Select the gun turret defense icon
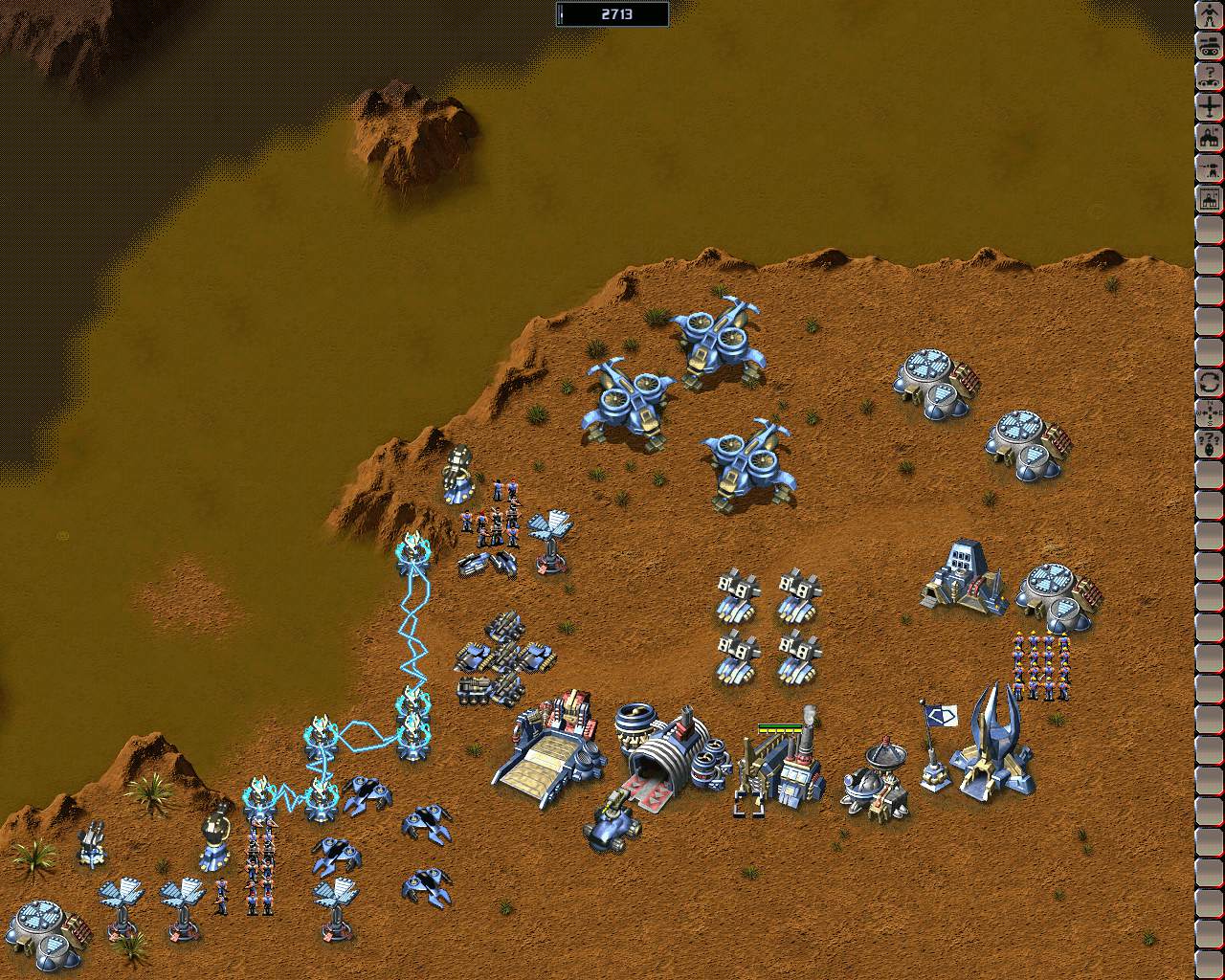1225x980 pixels. [1210, 169]
